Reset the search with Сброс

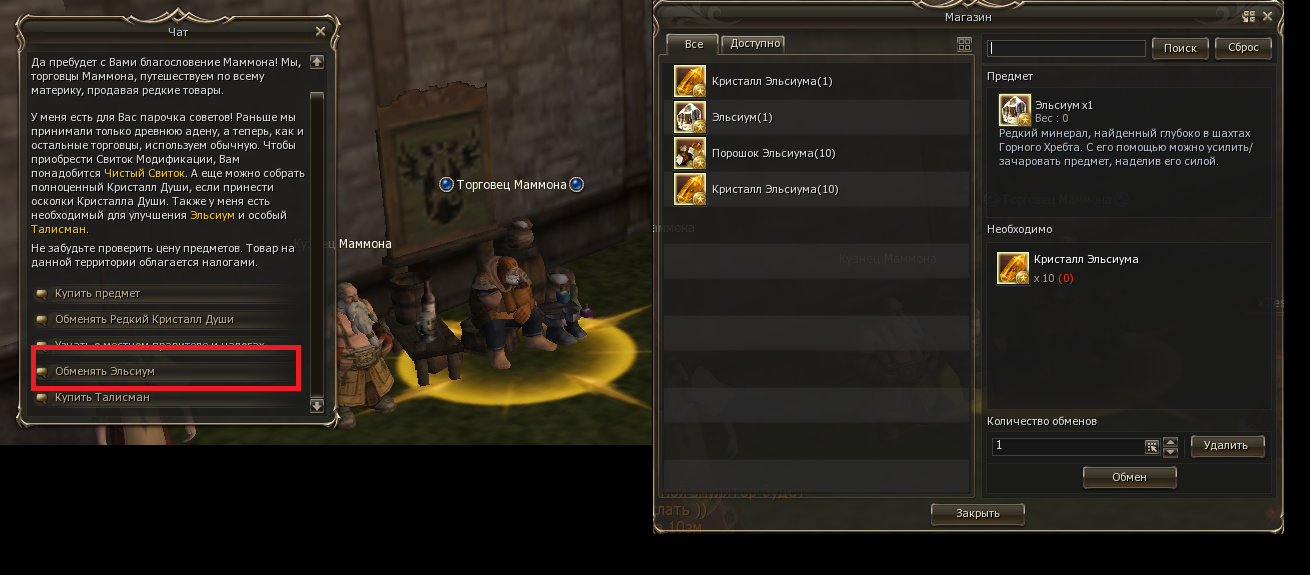click(x=1243, y=48)
